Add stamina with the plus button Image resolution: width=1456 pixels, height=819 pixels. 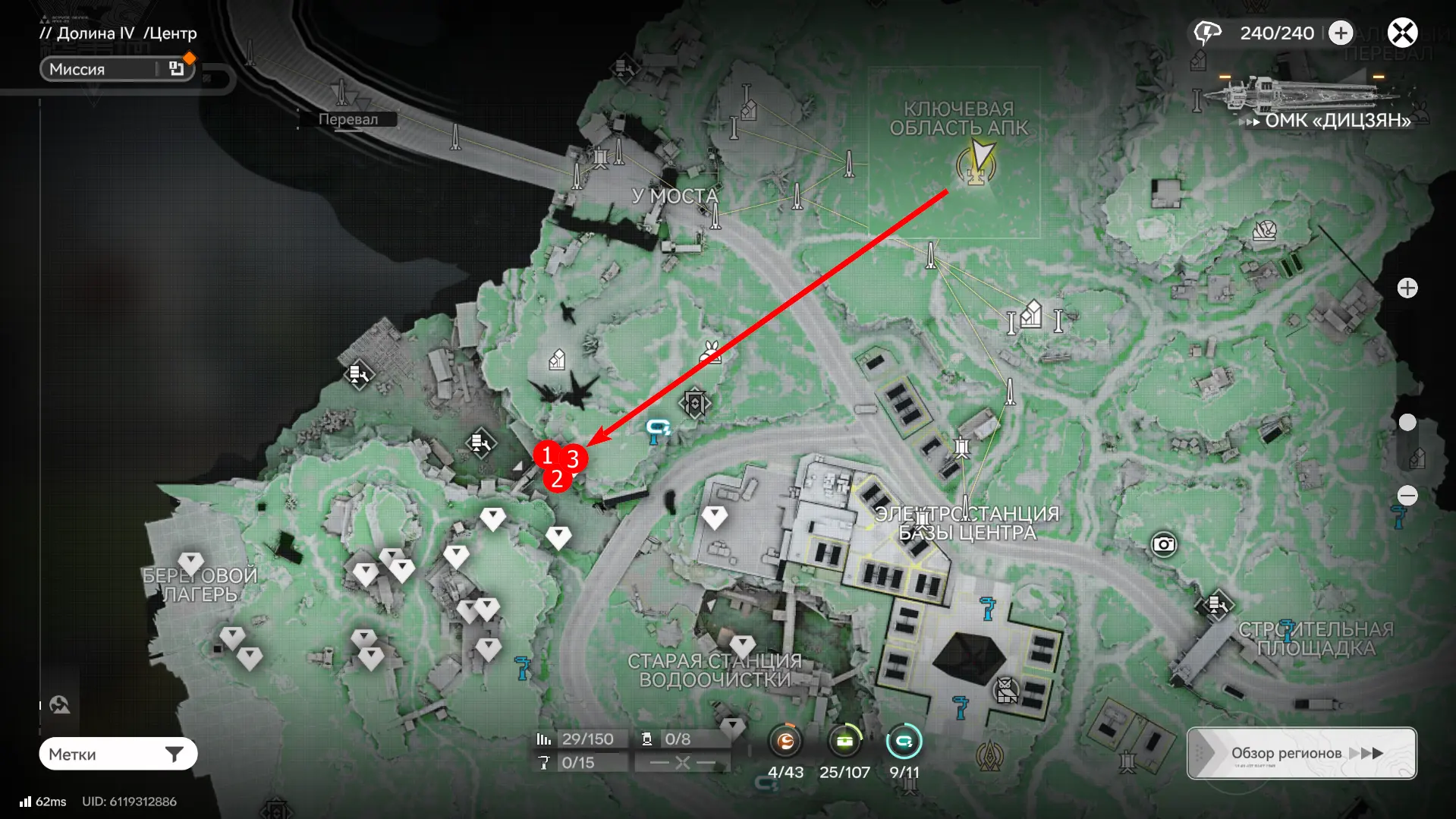click(x=1341, y=33)
